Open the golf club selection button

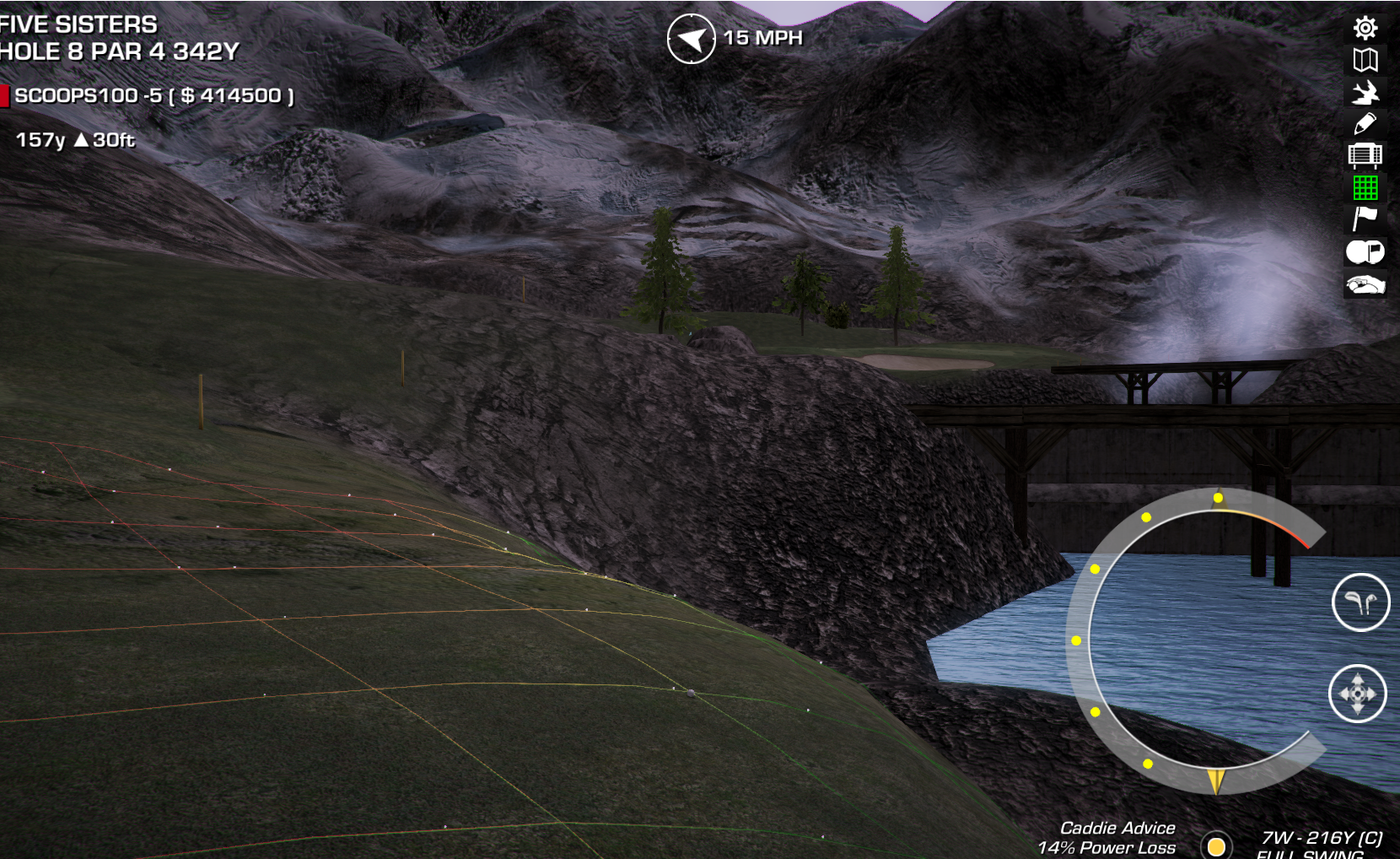pyautogui.click(x=1360, y=602)
